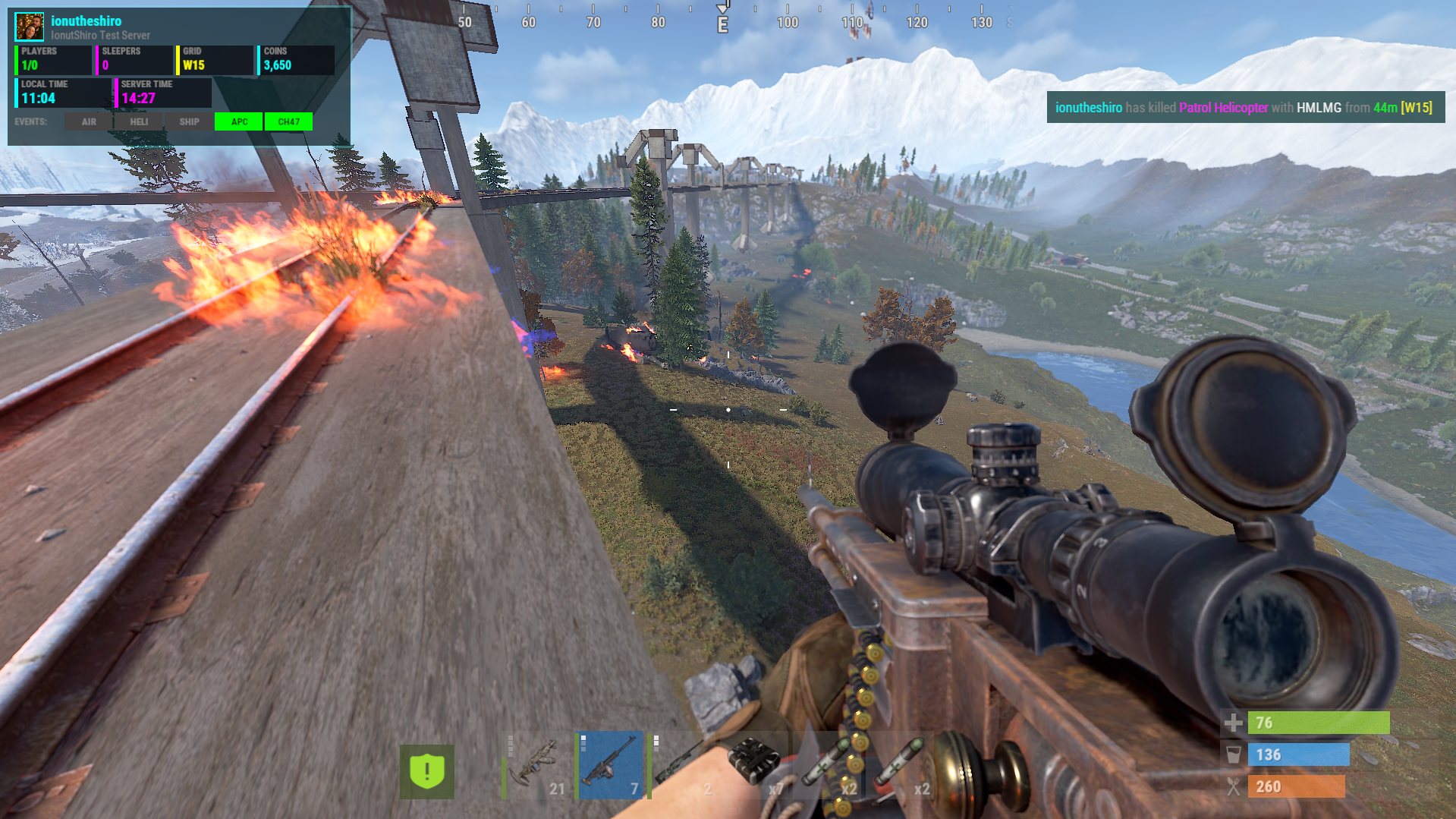Choose the strapped bundle x7 hotbar slot

click(756, 765)
